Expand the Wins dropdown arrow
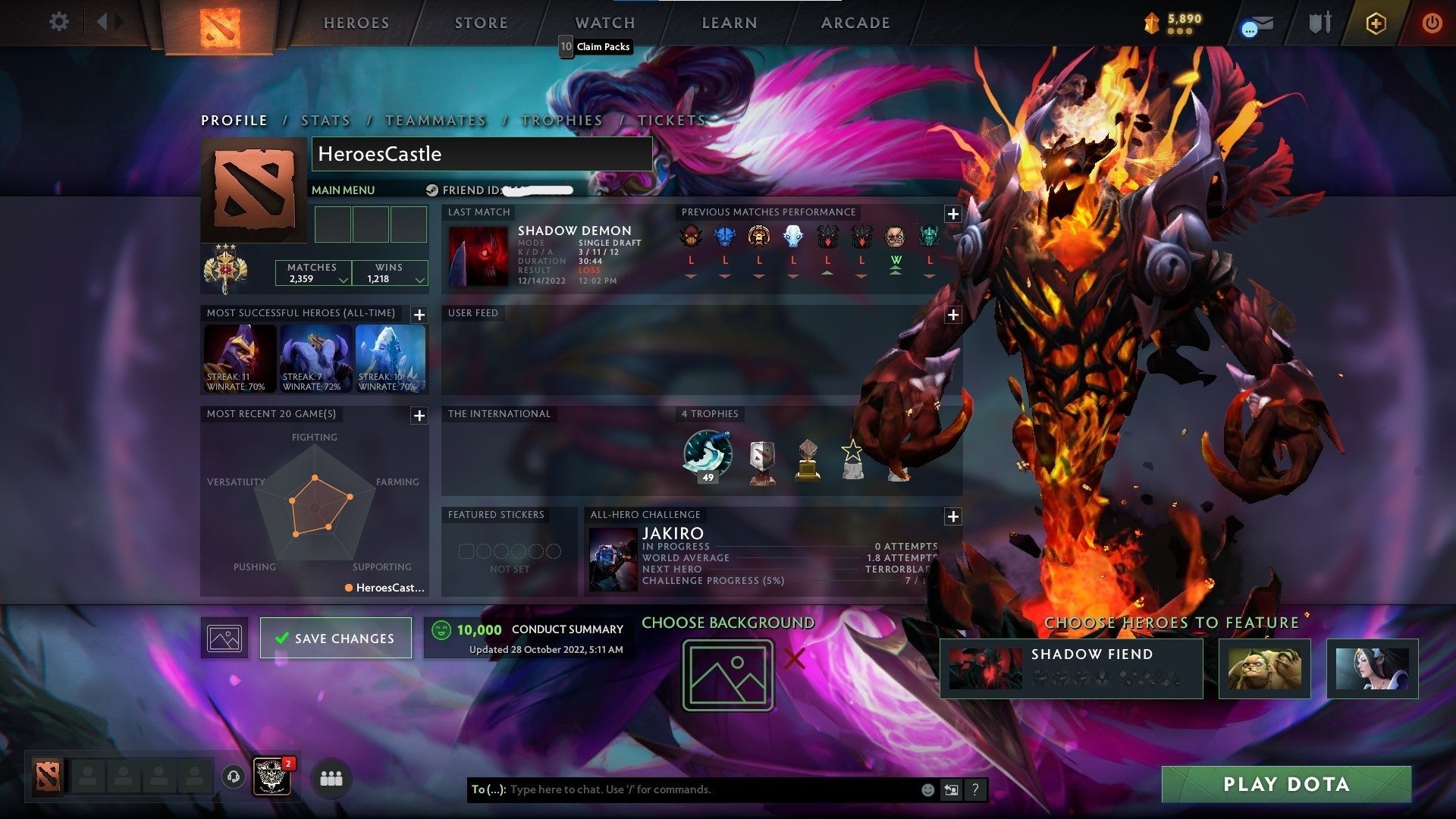1456x819 pixels. [x=417, y=280]
